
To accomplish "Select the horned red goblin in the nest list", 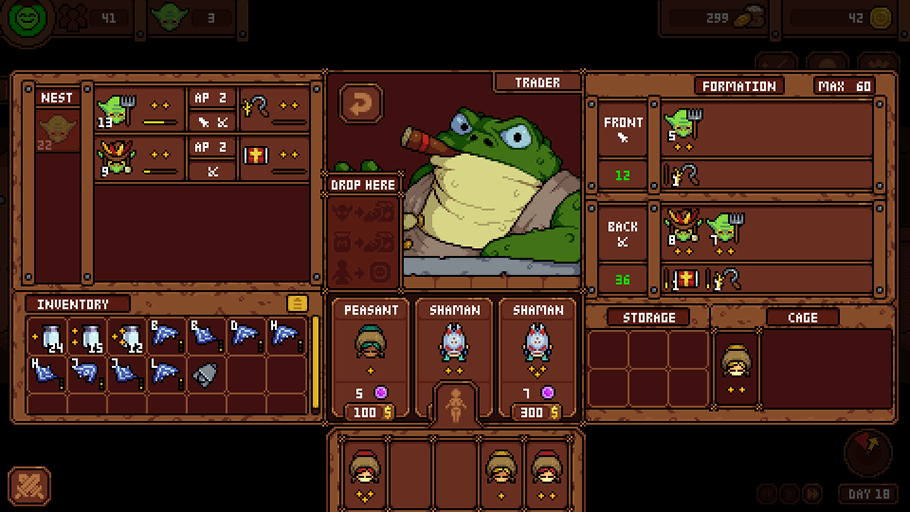I will tap(116, 158).
